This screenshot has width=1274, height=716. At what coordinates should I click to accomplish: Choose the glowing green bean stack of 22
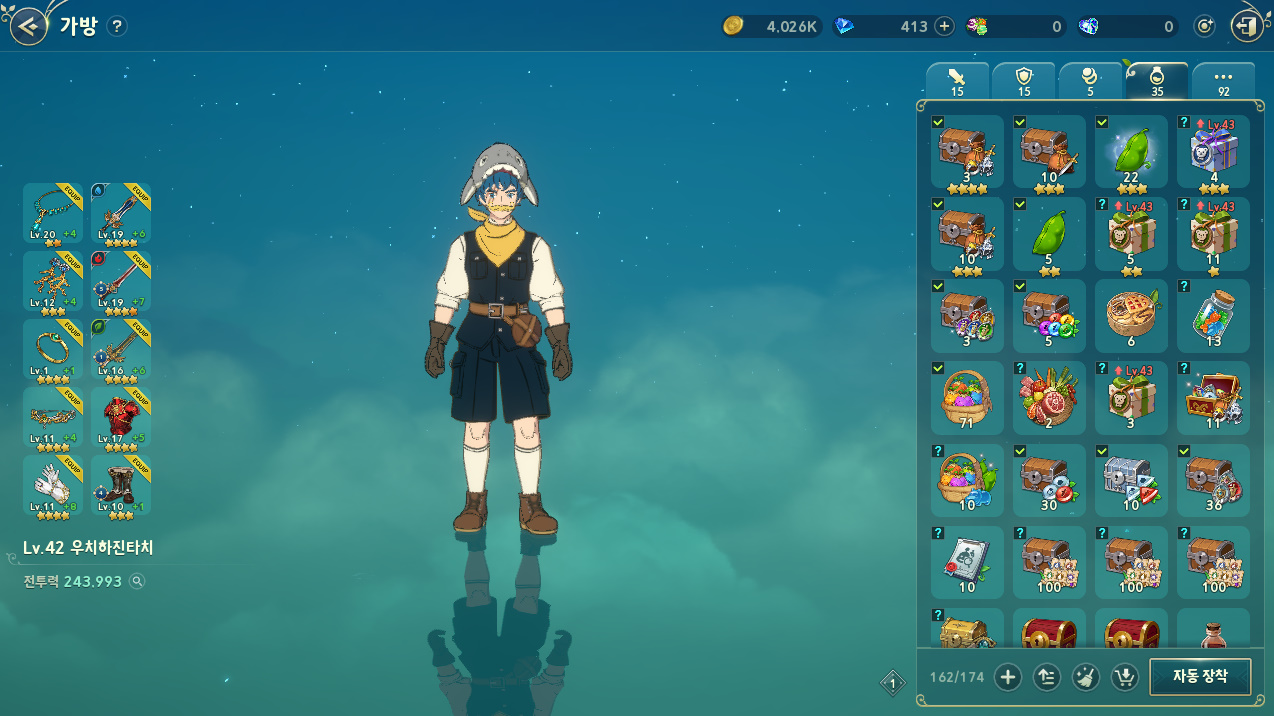1131,152
